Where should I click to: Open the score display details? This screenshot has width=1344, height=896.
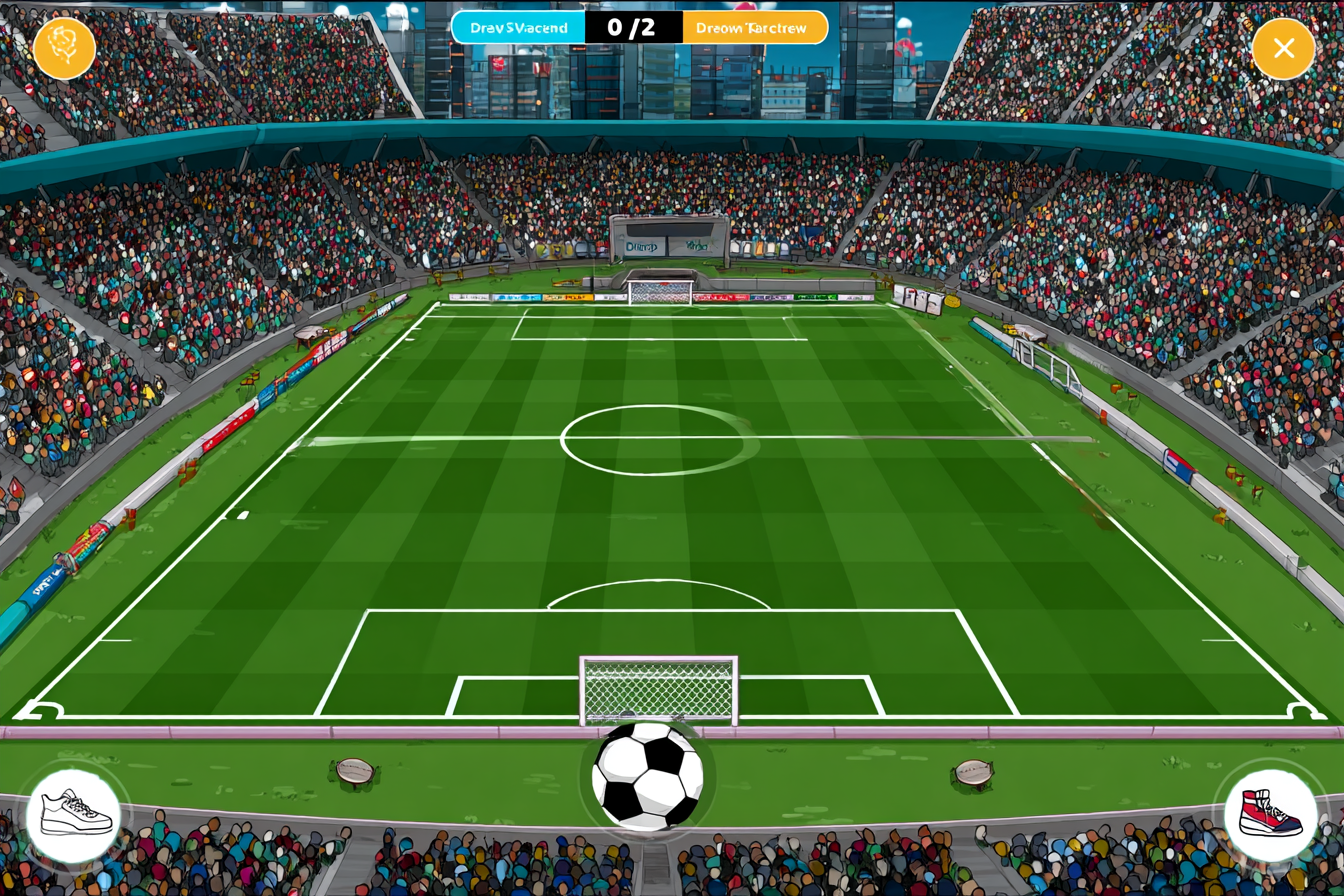(635, 27)
